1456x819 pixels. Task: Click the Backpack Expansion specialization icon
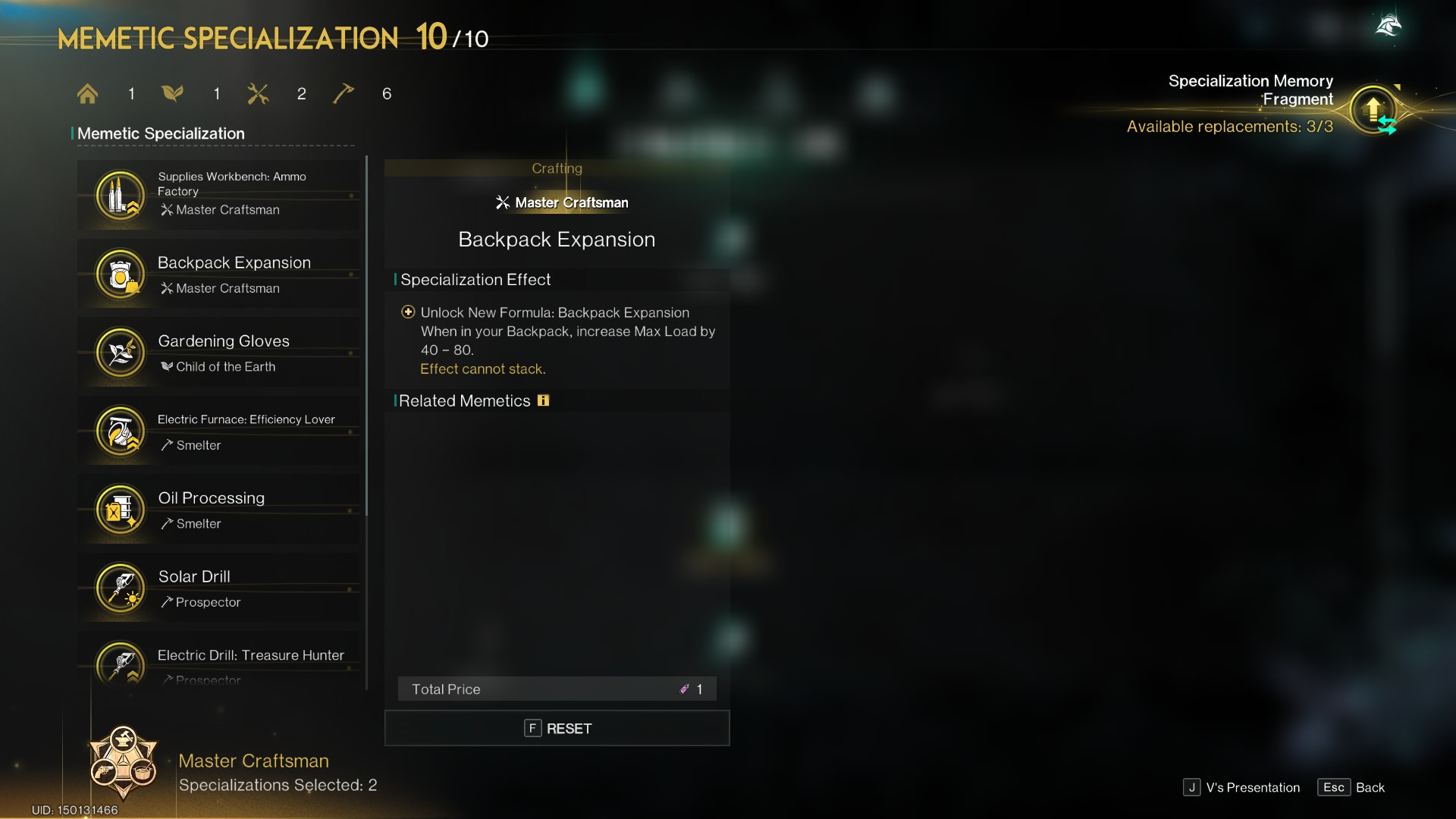click(x=119, y=275)
